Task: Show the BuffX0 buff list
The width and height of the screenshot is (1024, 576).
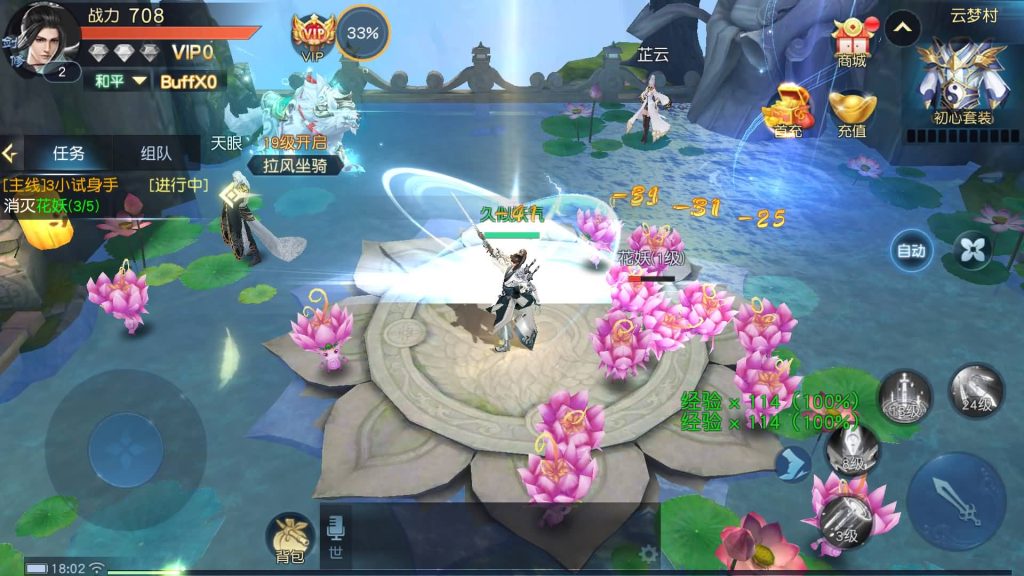Action: click(x=190, y=81)
